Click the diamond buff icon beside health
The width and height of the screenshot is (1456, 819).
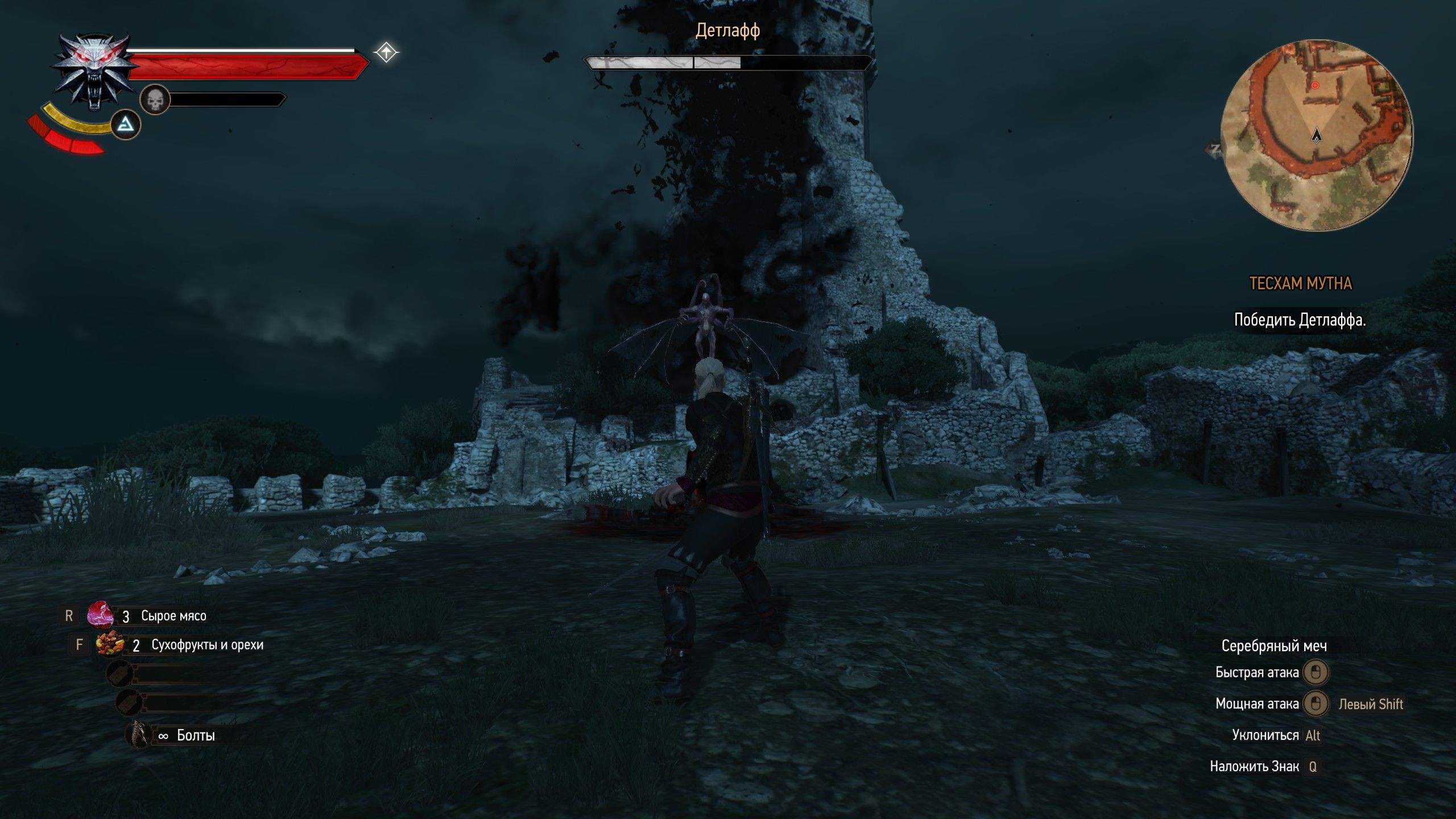pyautogui.click(x=386, y=53)
